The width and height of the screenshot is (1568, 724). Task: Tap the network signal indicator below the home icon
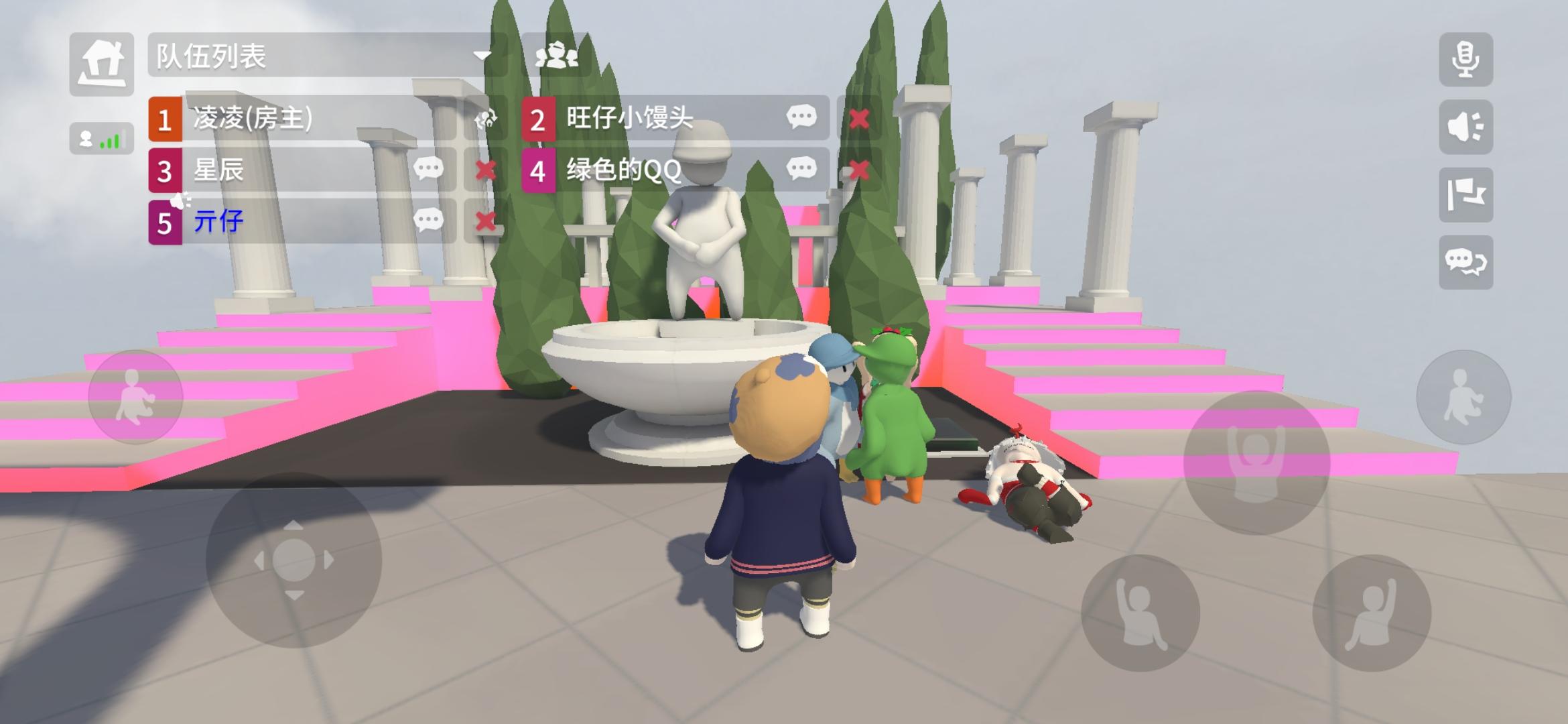[x=102, y=137]
